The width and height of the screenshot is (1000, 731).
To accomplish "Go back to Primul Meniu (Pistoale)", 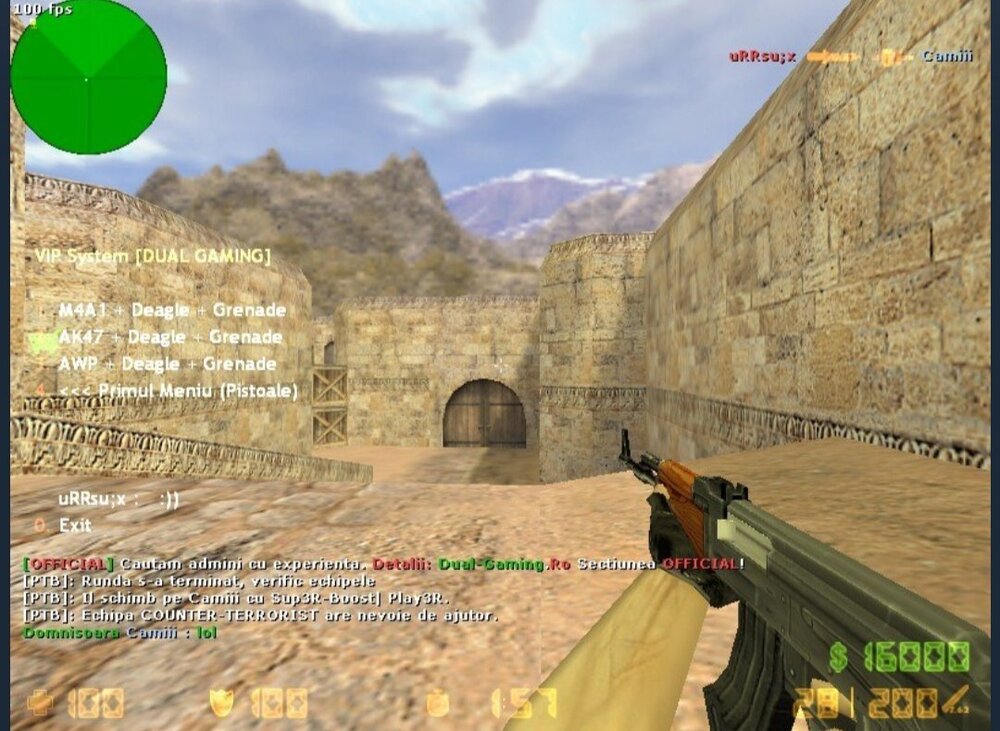I will [x=177, y=391].
